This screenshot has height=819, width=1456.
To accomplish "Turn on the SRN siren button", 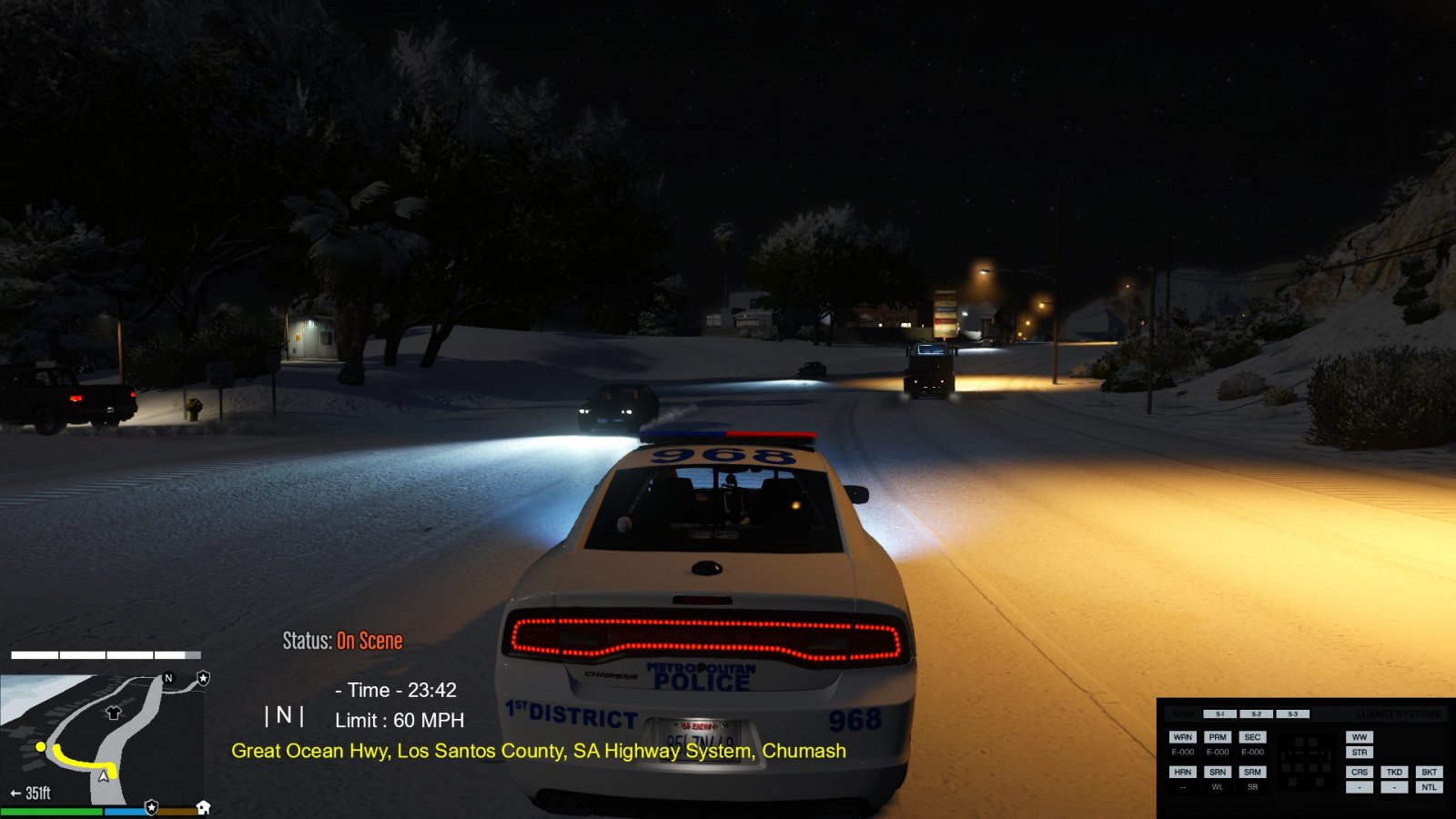I will [1218, 772].
